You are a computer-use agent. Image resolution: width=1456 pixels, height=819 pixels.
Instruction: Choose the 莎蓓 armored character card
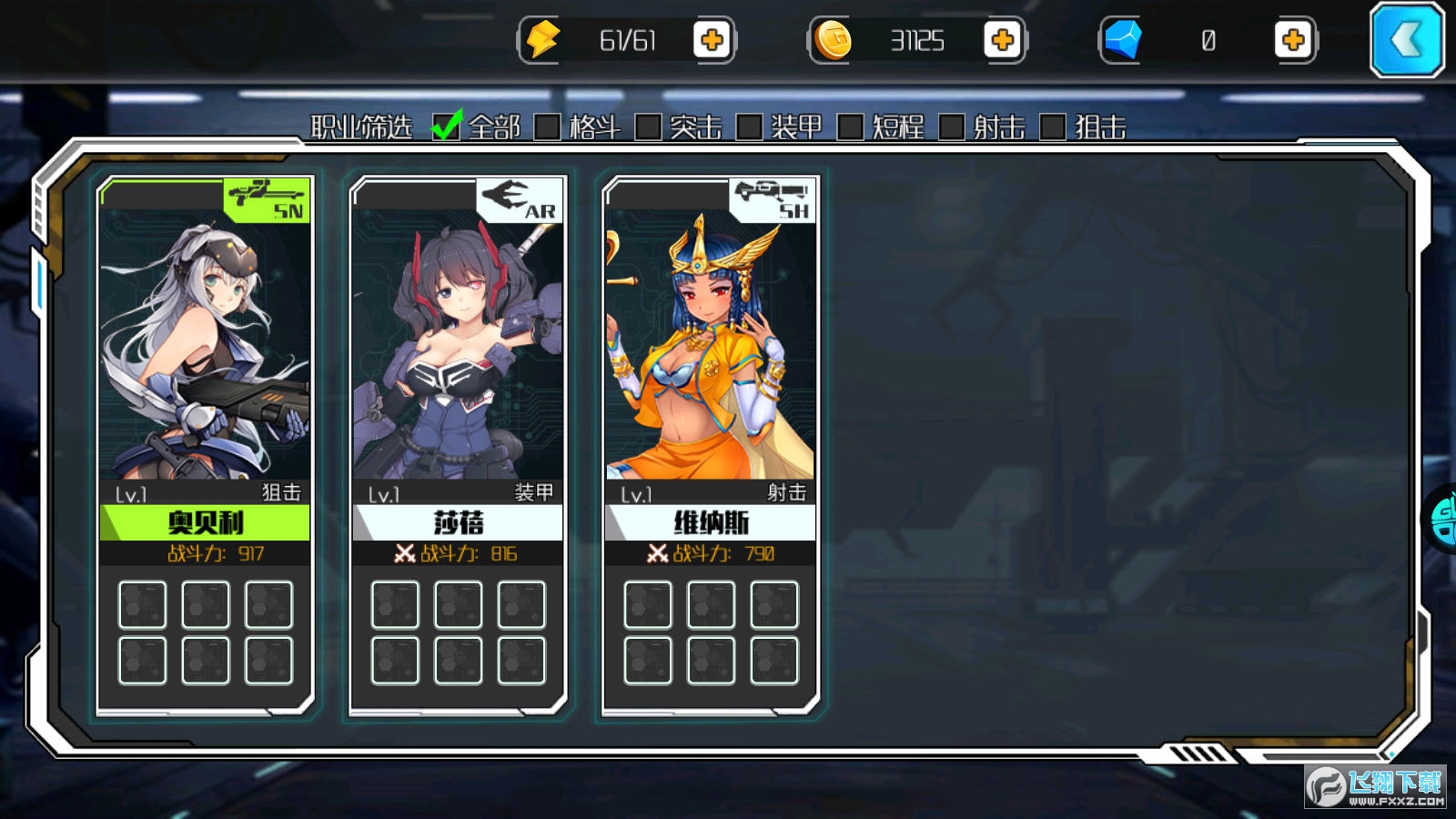pos(458,364)
